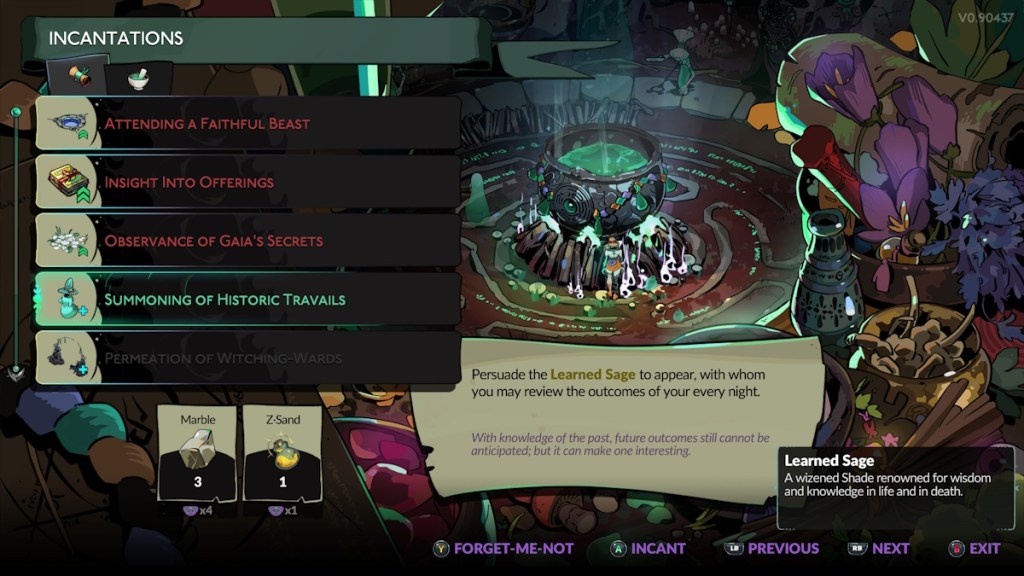This screenshot has height=576, width=1024.
Task: Go to the Next category
Action: (879, 548)
